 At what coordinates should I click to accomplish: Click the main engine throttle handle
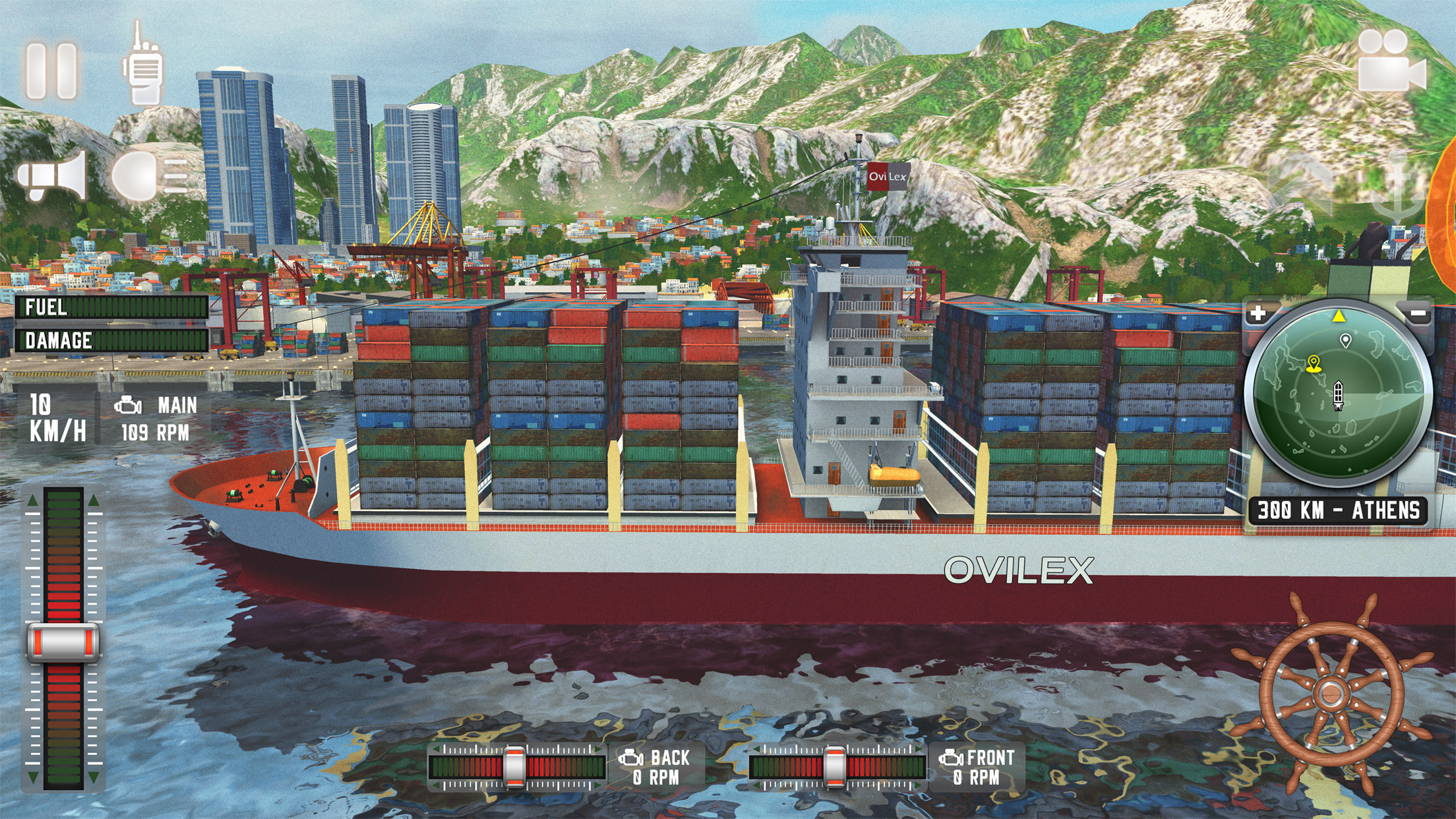(63, 642)
